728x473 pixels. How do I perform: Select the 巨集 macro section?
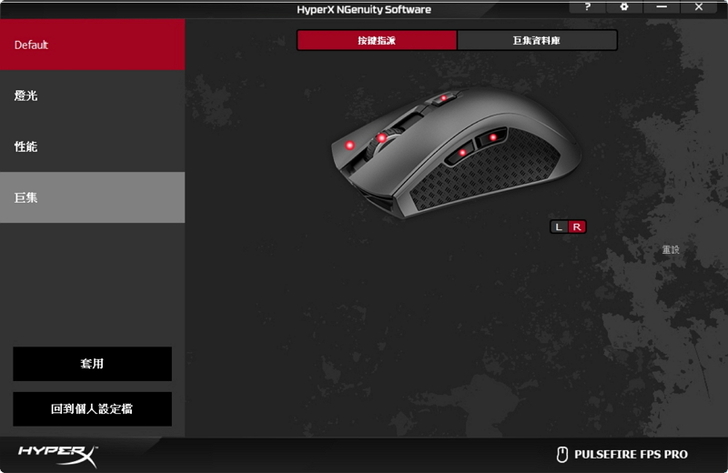pyautogui.click(x=92, y=197)
